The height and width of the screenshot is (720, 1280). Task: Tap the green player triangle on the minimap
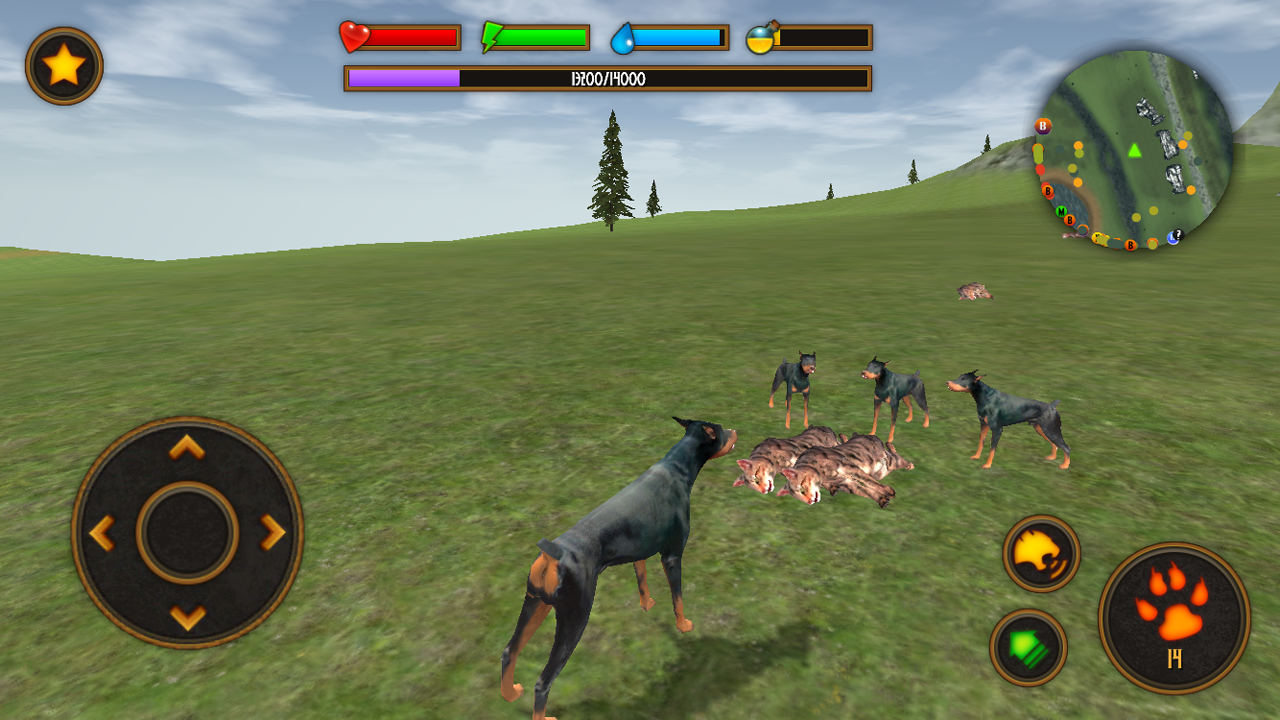tap(1134, 151)
